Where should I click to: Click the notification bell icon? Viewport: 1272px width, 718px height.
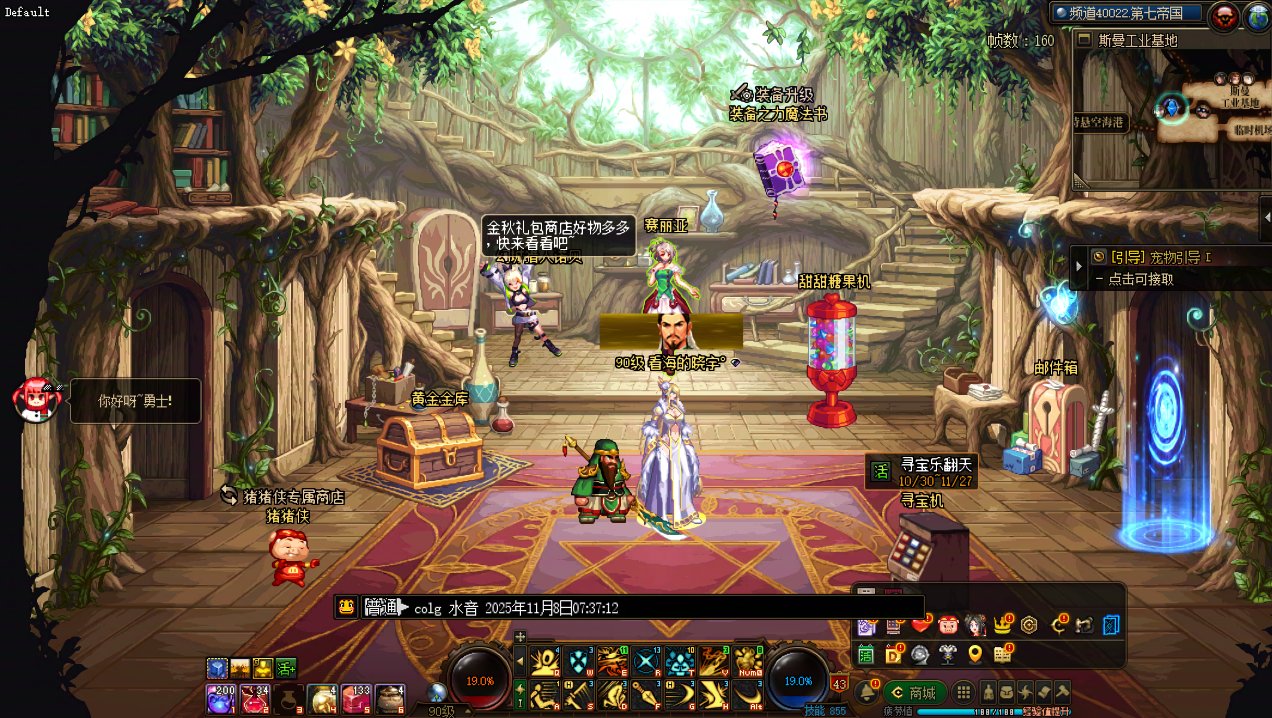click(866, 691)
